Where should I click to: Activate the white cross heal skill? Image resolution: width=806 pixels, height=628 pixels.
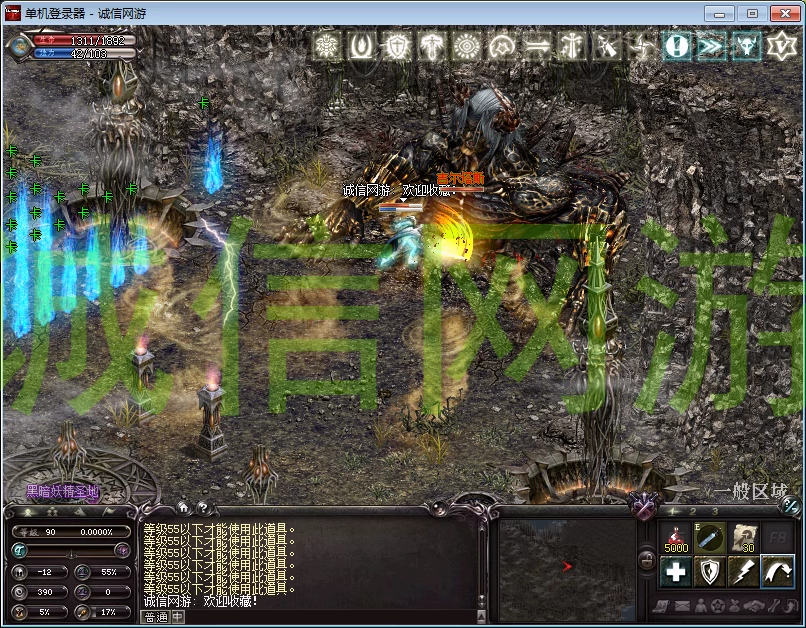click(675, 571)
